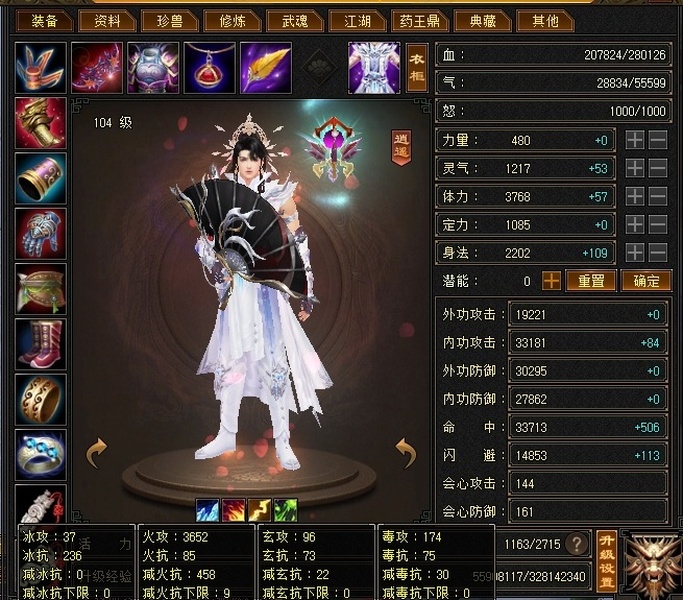Image resolution: width=683 pixels, height=600 pixels.
Task: Click the question mark help icon
Action: click(x=575, y=544)
